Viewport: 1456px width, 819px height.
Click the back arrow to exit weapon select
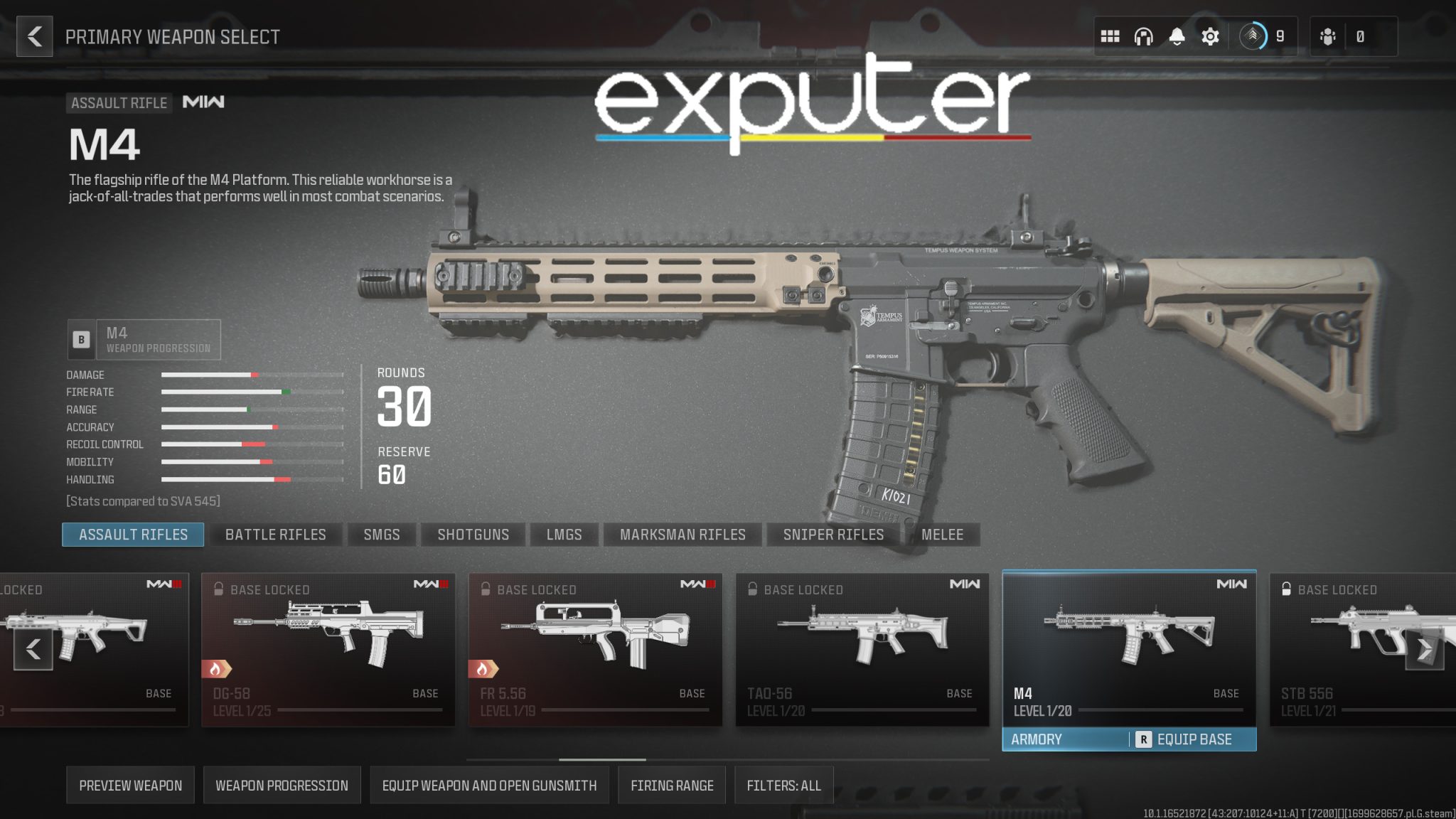pyautogui.click(x=33, y=35)
